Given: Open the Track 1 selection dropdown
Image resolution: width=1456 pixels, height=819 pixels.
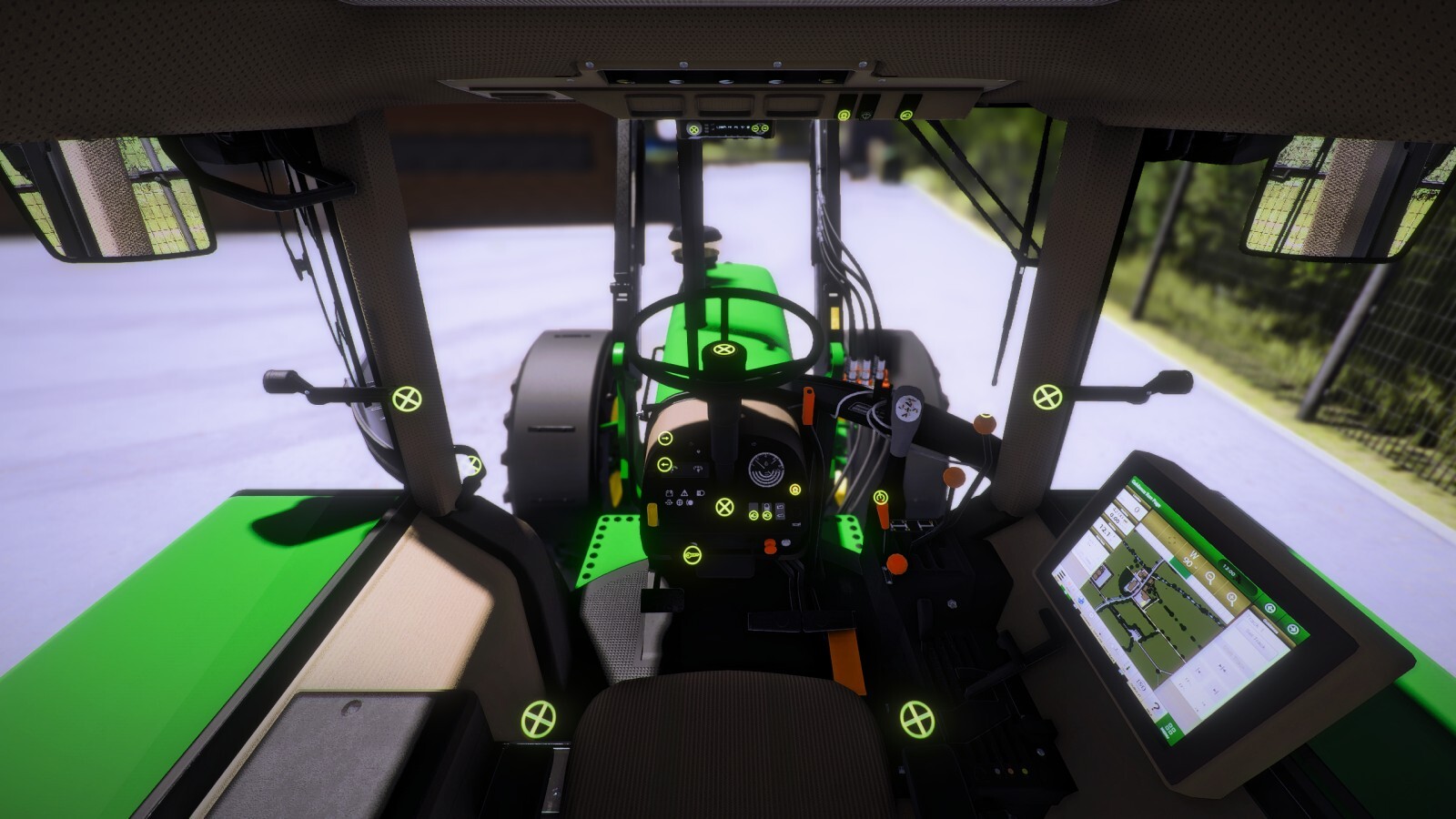Looking at the screenshot, I should point(1254,623).
